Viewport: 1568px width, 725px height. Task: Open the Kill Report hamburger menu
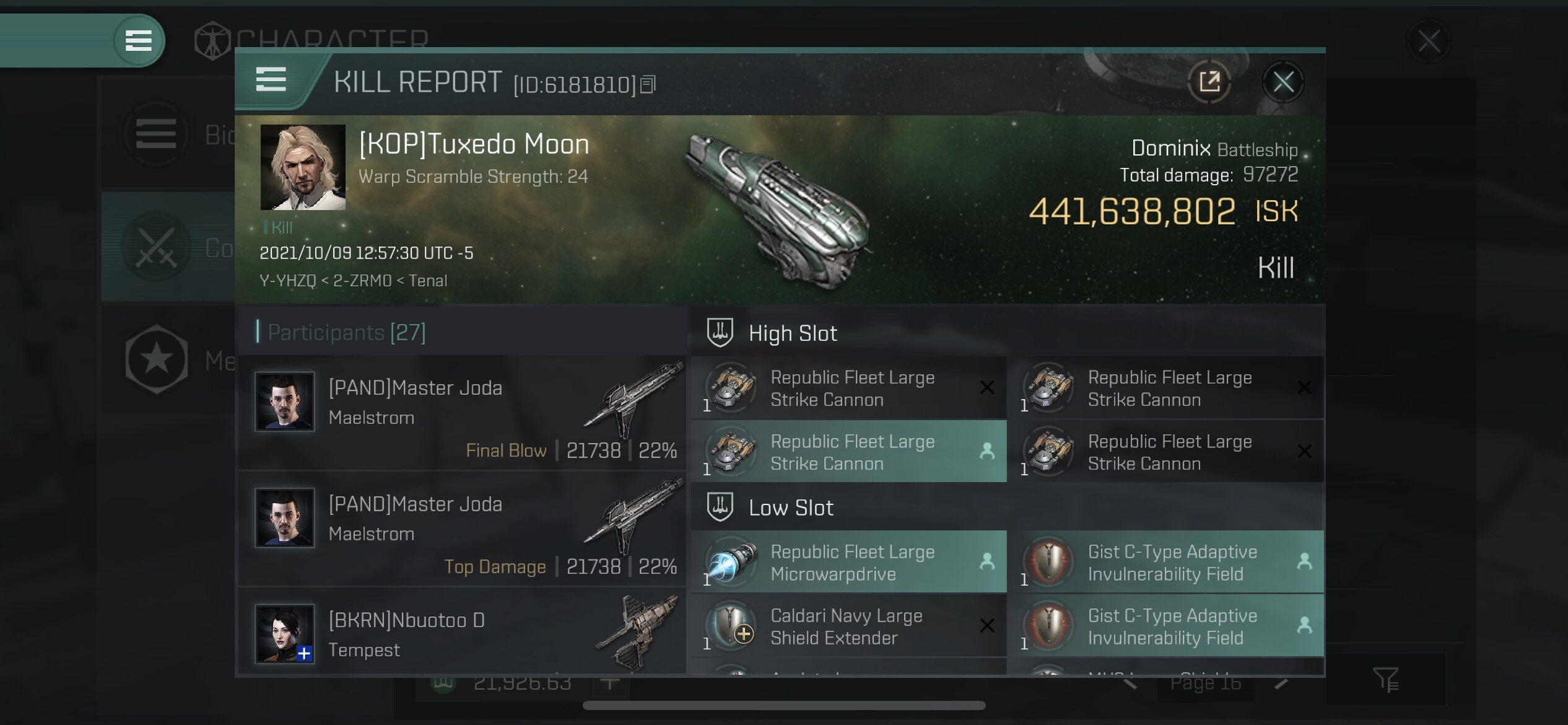coord(271,80)
